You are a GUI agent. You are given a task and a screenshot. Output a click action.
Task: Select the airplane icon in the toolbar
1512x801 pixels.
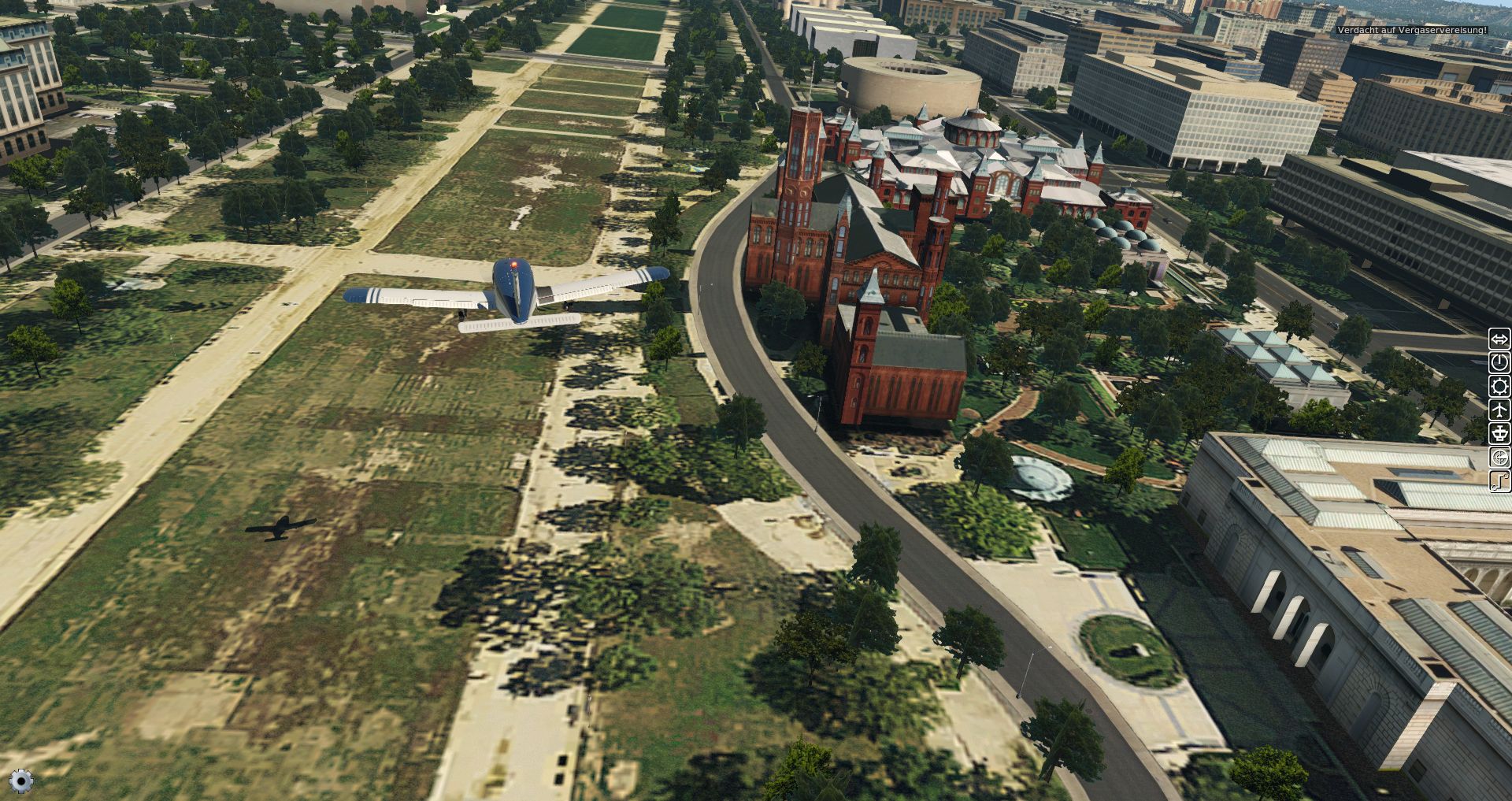[1499, 410]
